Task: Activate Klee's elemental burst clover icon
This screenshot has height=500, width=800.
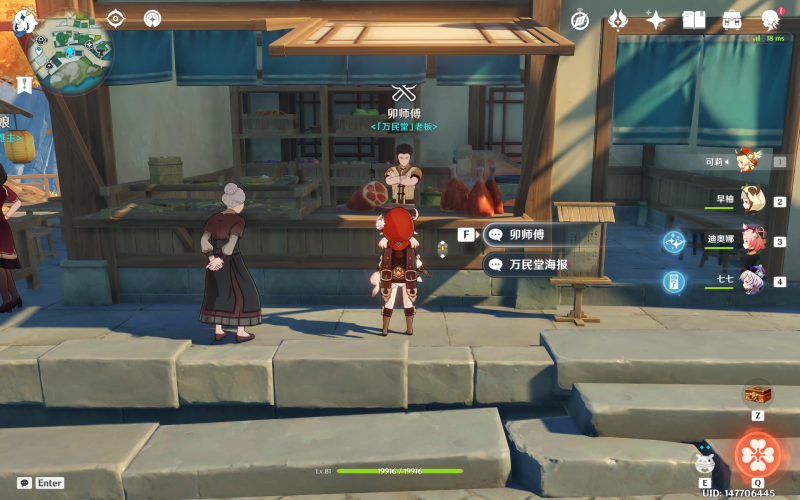Action: tap(757, 453)
